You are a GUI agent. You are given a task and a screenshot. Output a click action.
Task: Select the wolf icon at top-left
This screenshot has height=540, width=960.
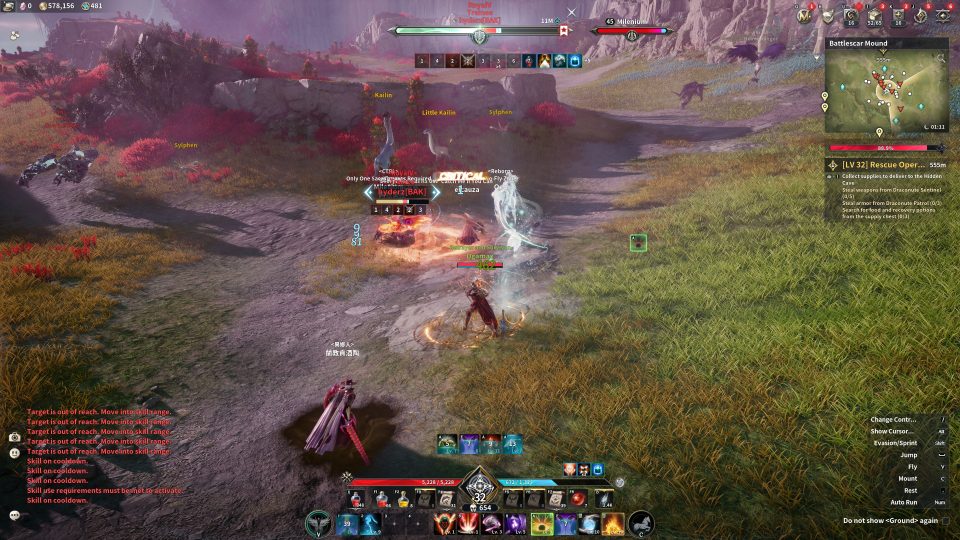click(15, 35)
